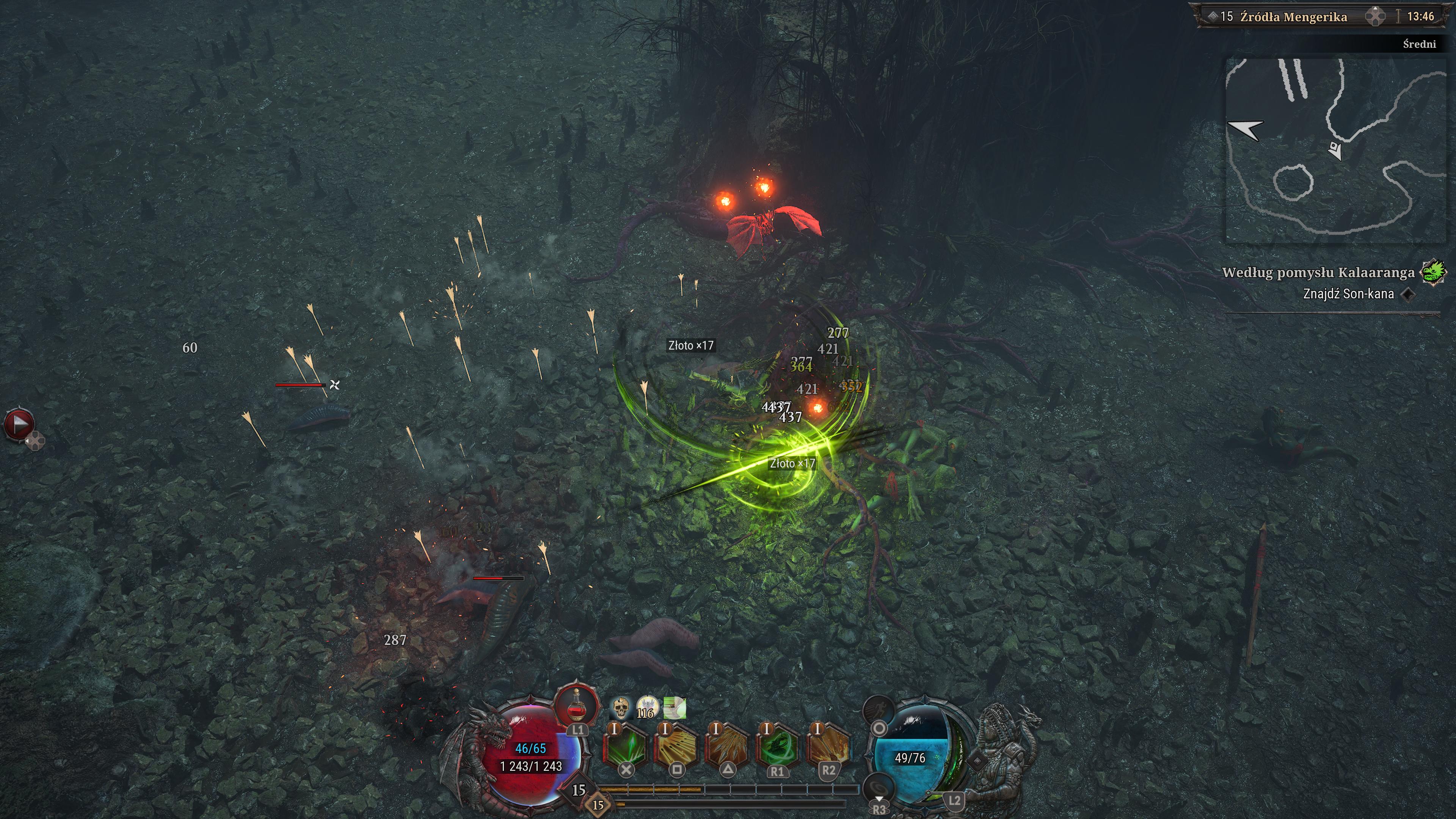Pick up the Złoto ×17 label near swamp roots
Image resolution: width=1456 pixels, height=819 pixels.
click(x=691, y=345)
